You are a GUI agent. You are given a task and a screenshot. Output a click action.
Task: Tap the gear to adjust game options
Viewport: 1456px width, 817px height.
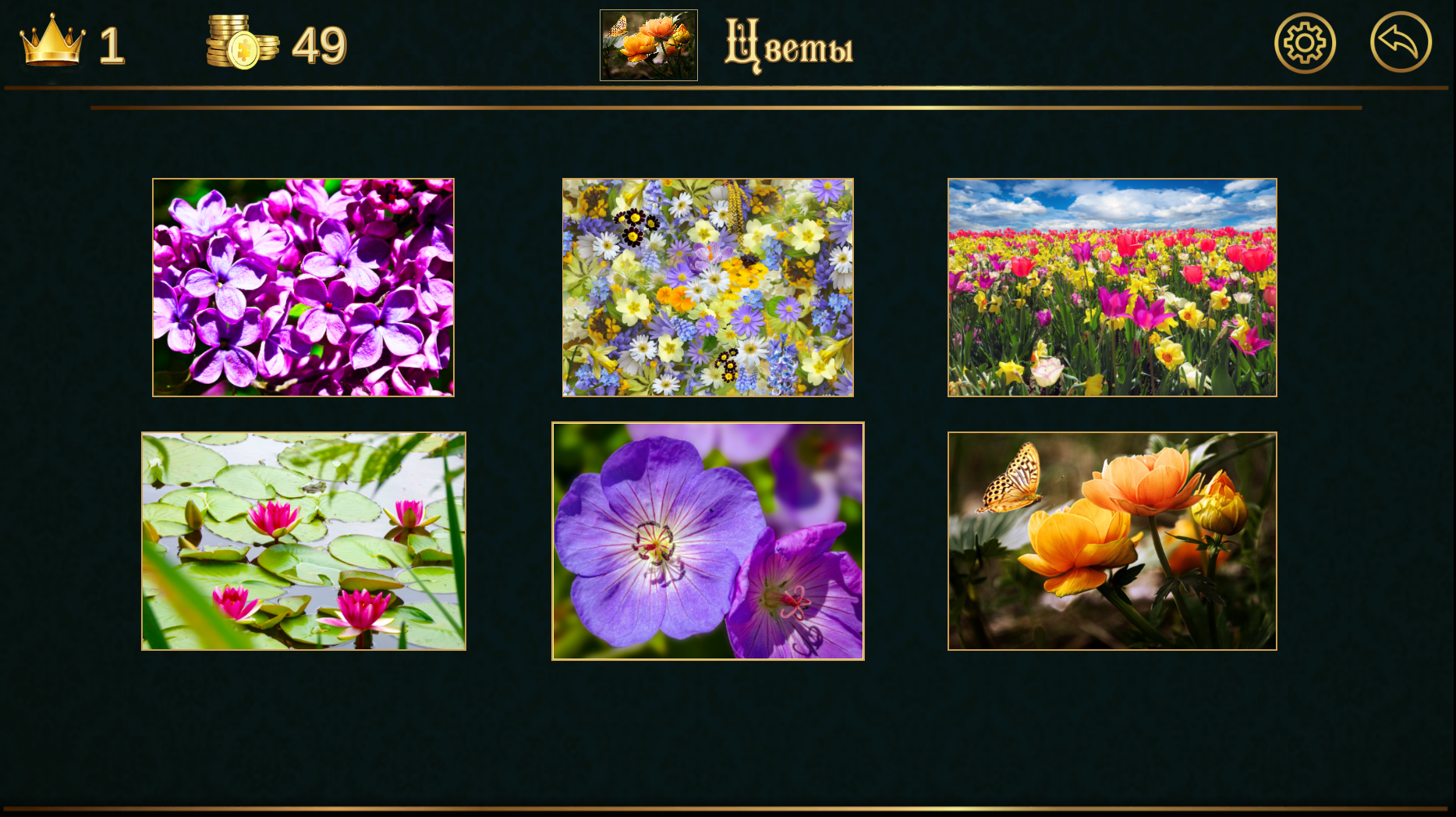point(1303,43)
